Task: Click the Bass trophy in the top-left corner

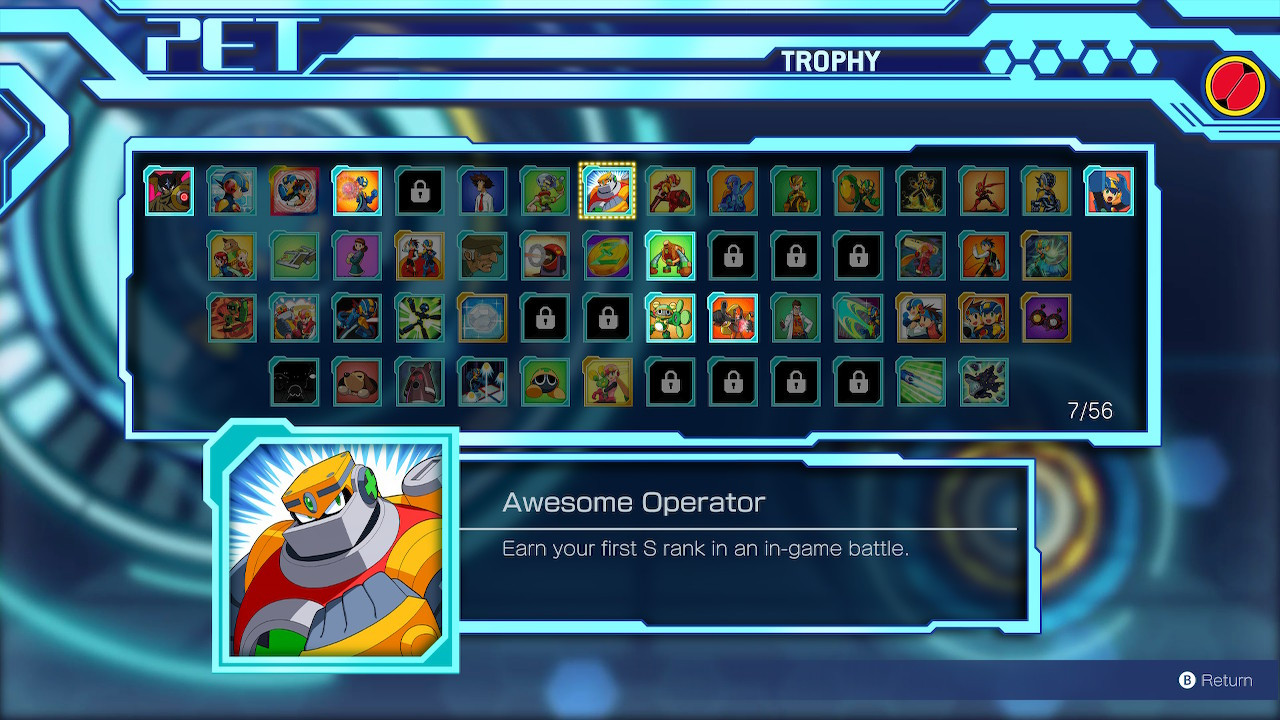Action: click(168, 191)
